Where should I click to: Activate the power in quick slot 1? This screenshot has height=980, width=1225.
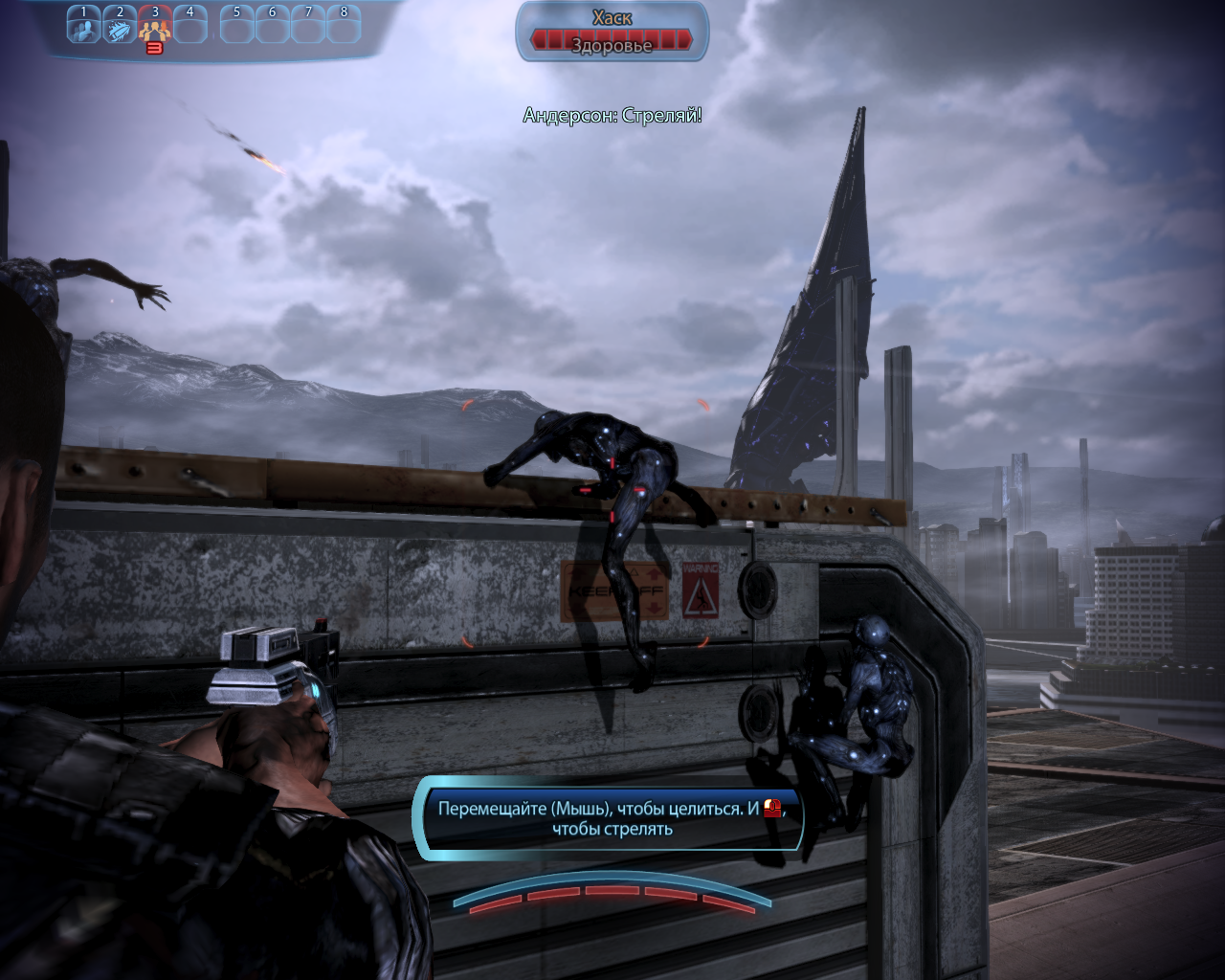pos(84,26)
